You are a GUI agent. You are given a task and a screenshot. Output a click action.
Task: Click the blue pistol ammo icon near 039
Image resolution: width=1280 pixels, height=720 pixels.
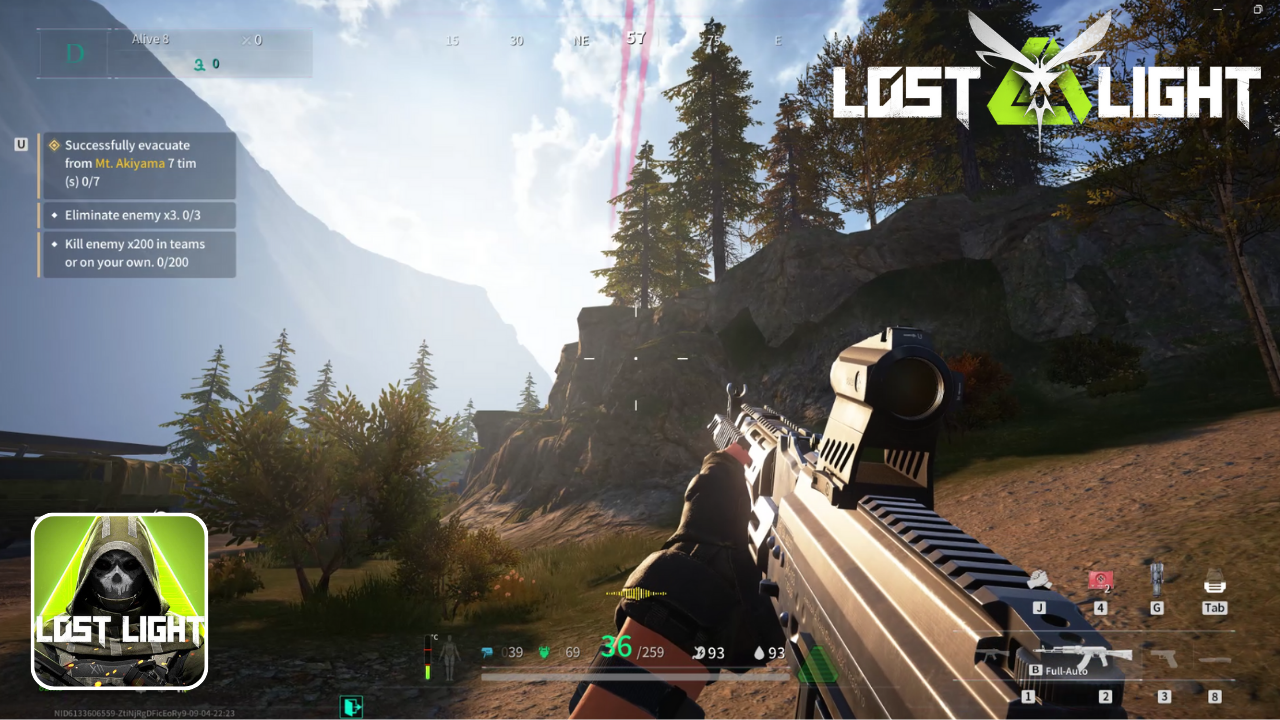[487, 651]
